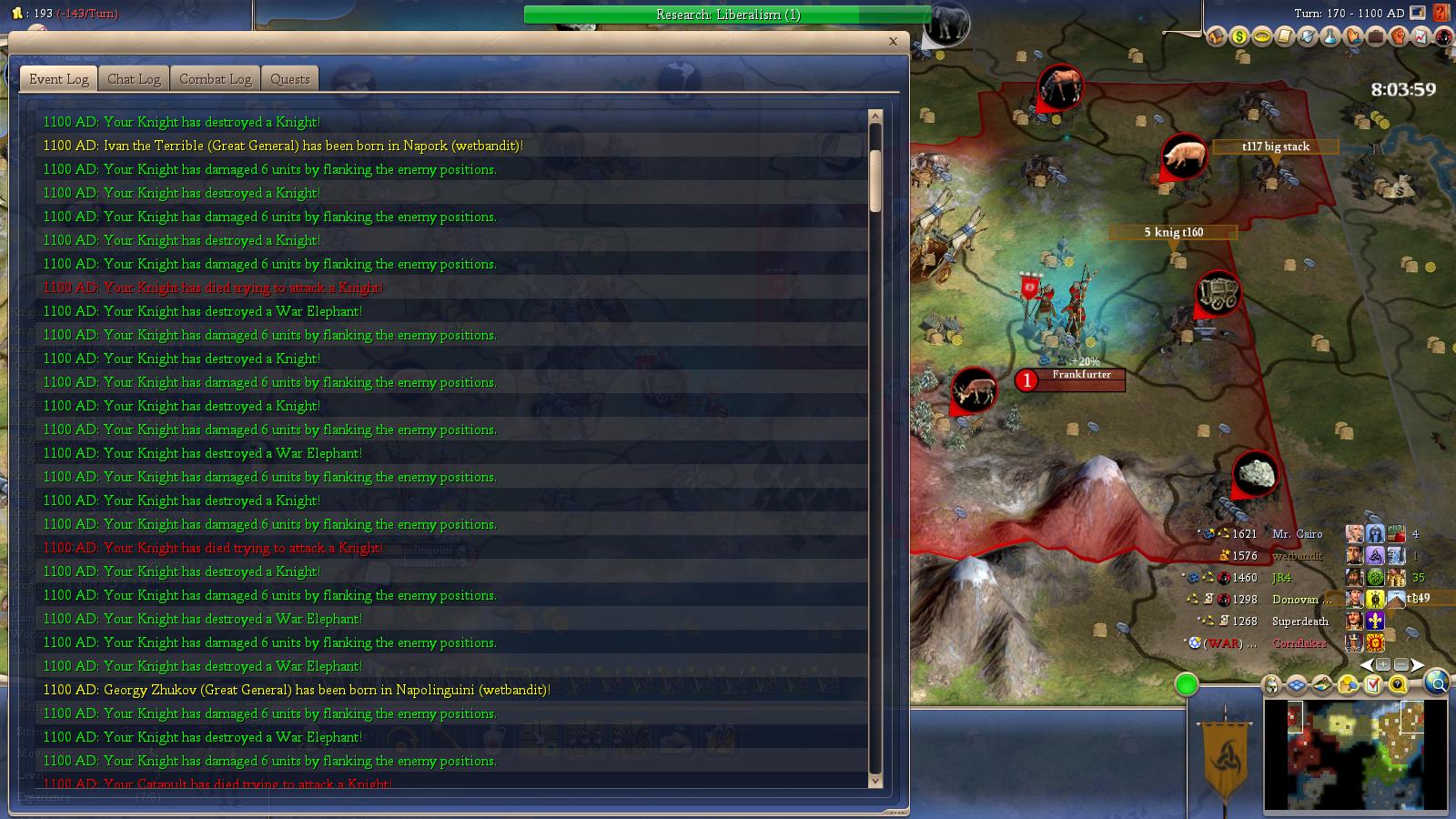Toggle the tile yield display
Image resolution: width=1456 pixels, height=819 pixels.
(1348, 684)
